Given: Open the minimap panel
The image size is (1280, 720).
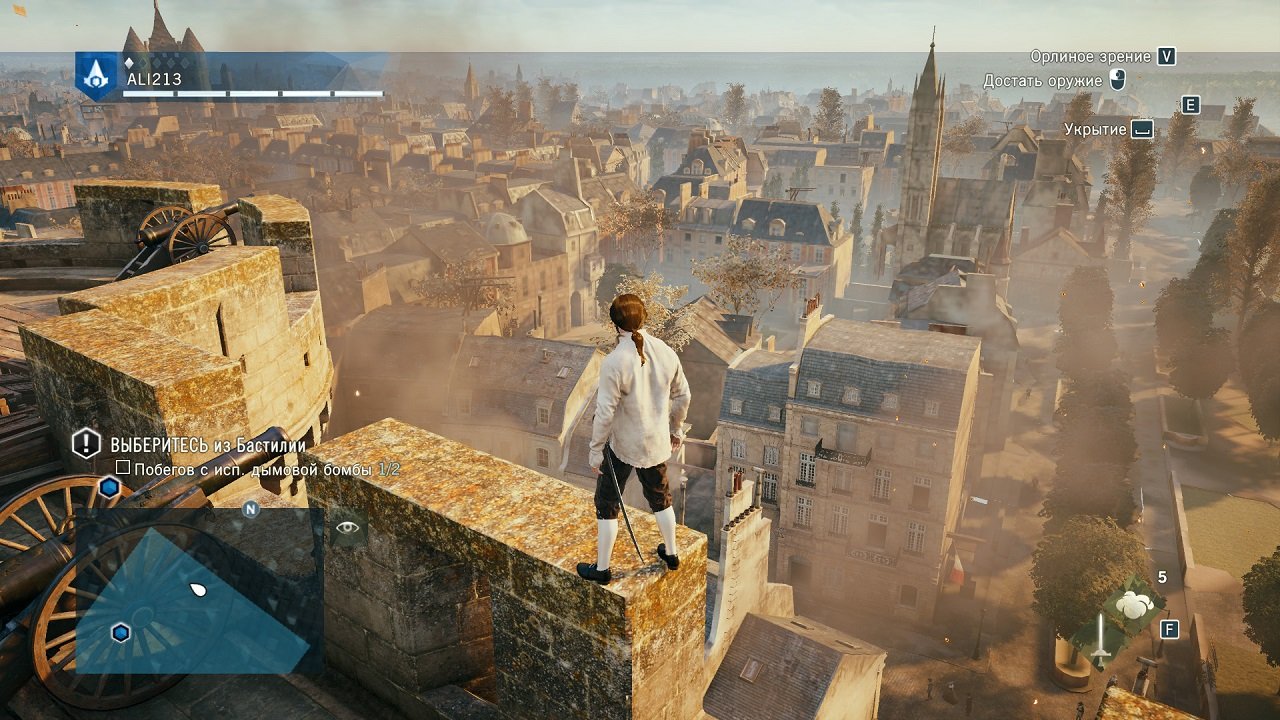Looking at the screenshot, I should [198, 592].
